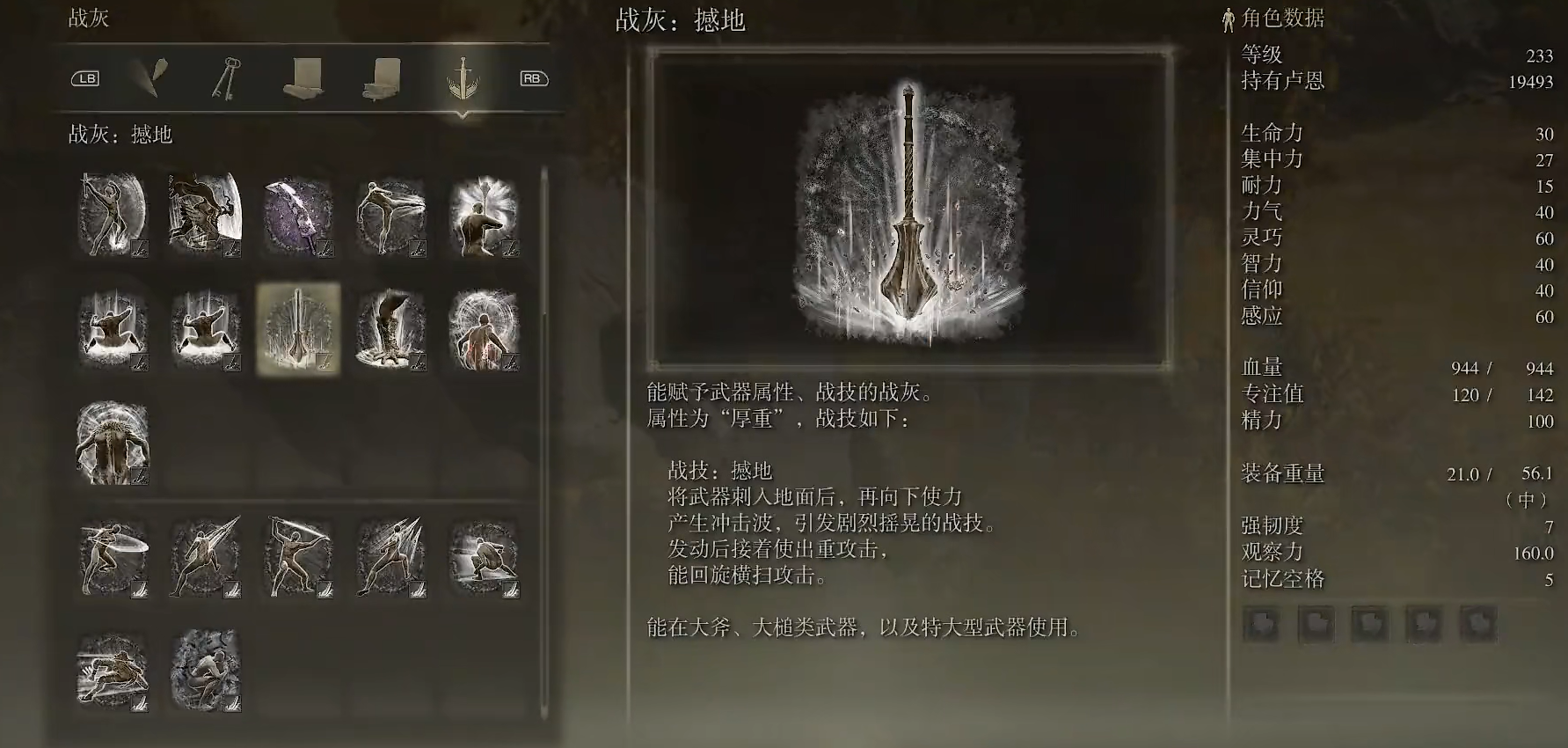The width and height of the screenshot is (1568, 748).
Task: Select the highlighted Earthshaker ash of war
Action: pos(298,329)
